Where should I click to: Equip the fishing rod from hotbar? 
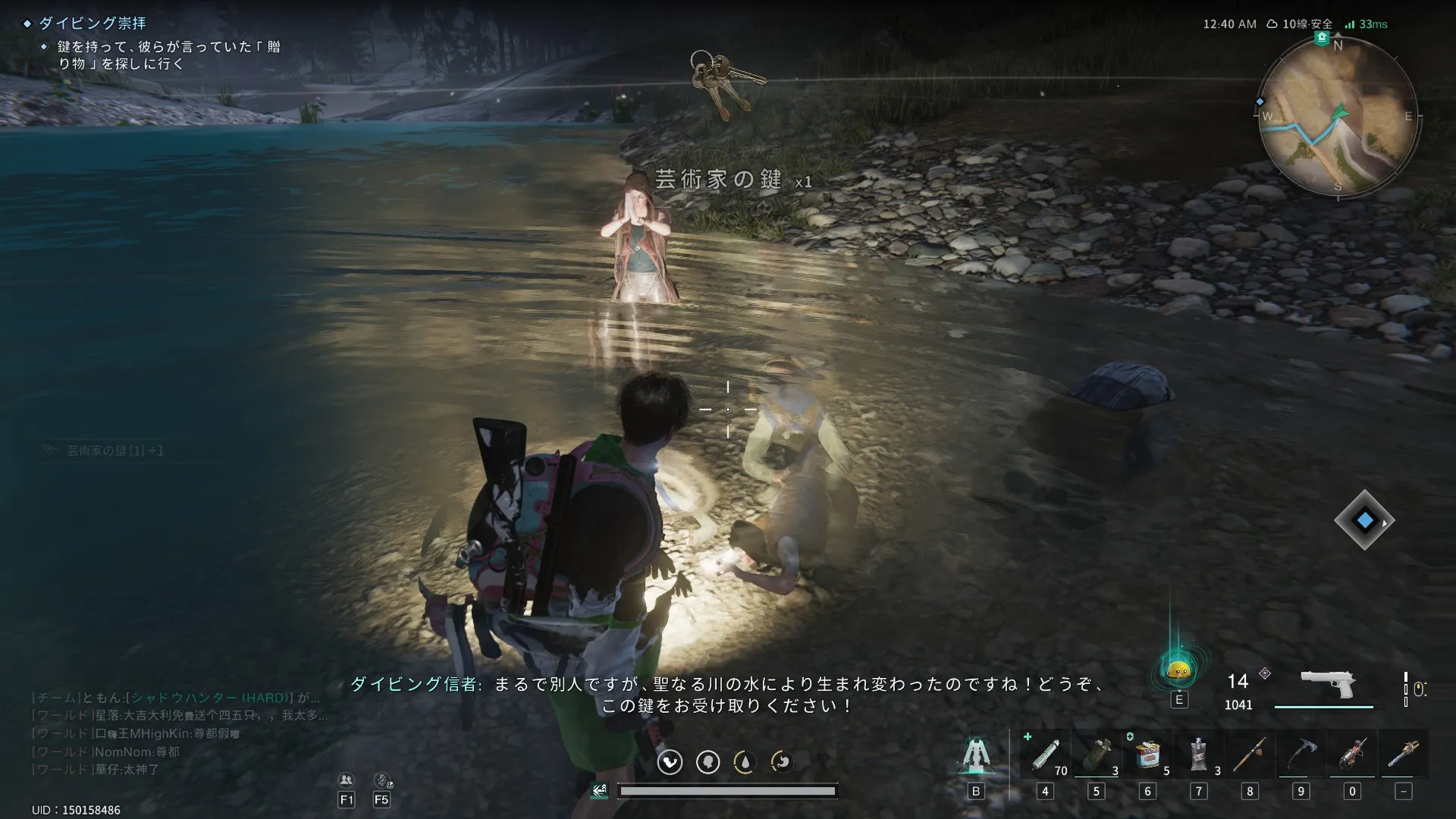coord(1250,755)
